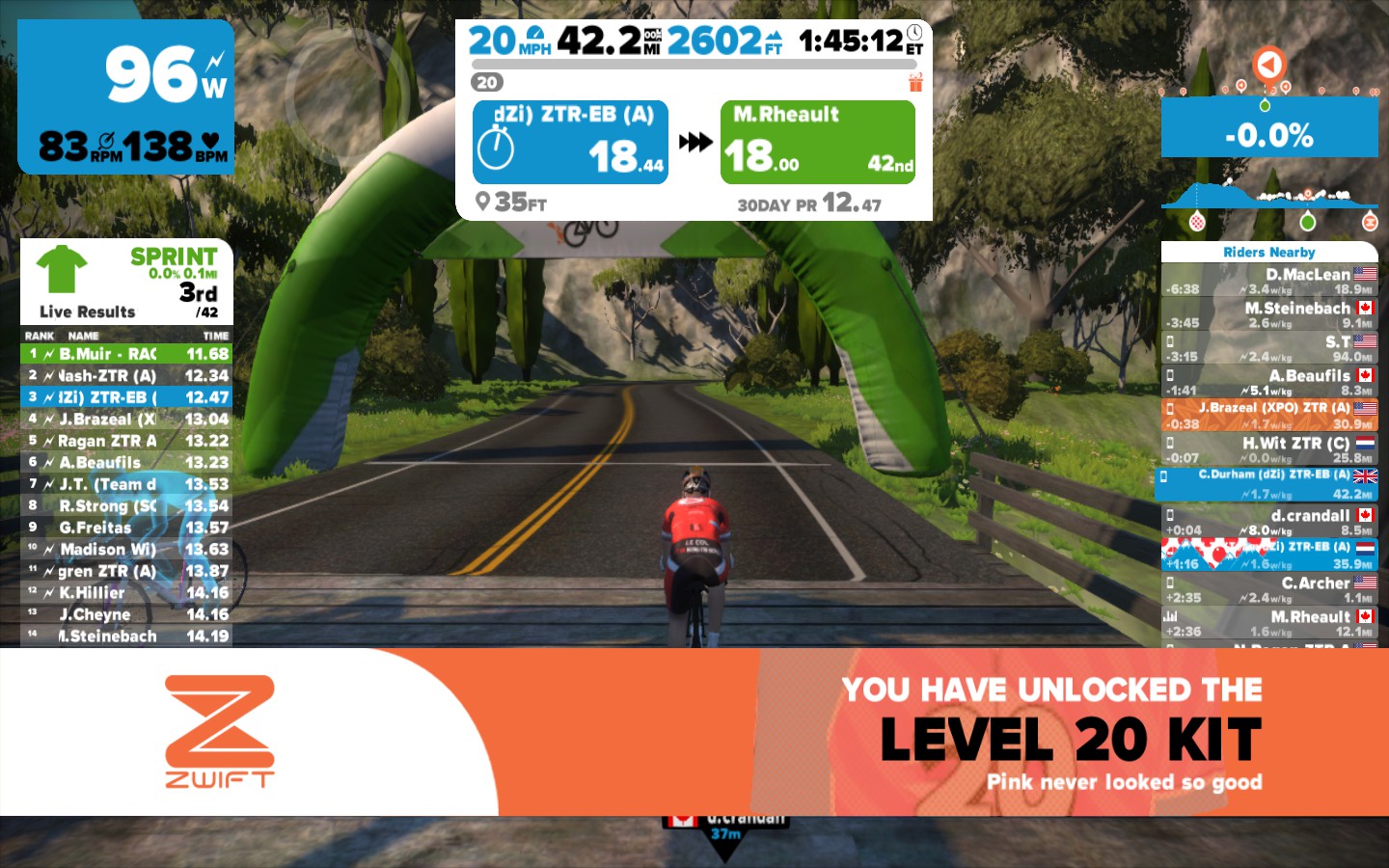The height and width of the screenshot is (868, 1389).
Task: Select M.Steinebach in the Riders Nearby list
Action: tap(1269, 315)
